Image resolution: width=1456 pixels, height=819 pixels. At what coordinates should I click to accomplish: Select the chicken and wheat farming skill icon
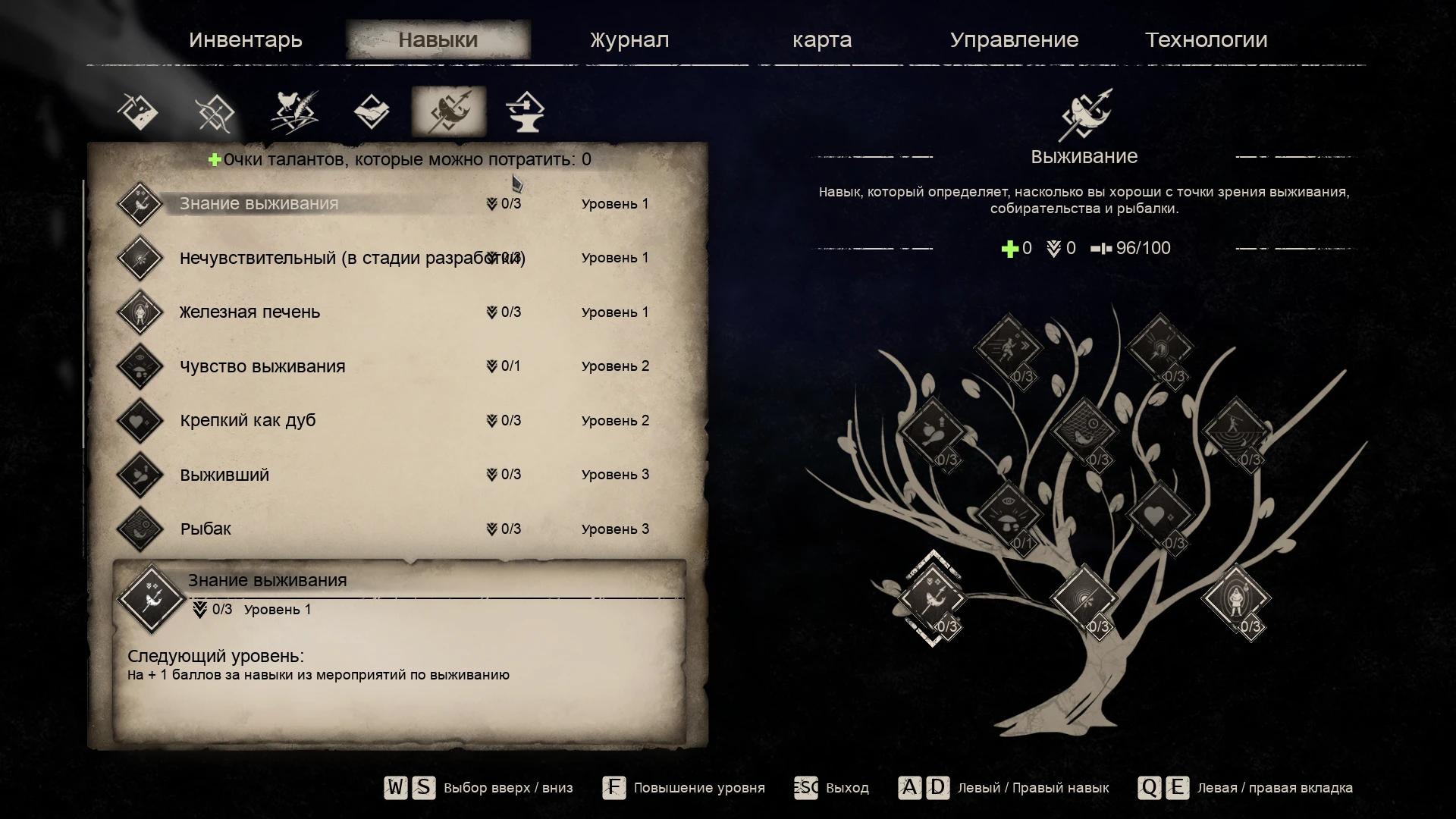click(296, 111)
